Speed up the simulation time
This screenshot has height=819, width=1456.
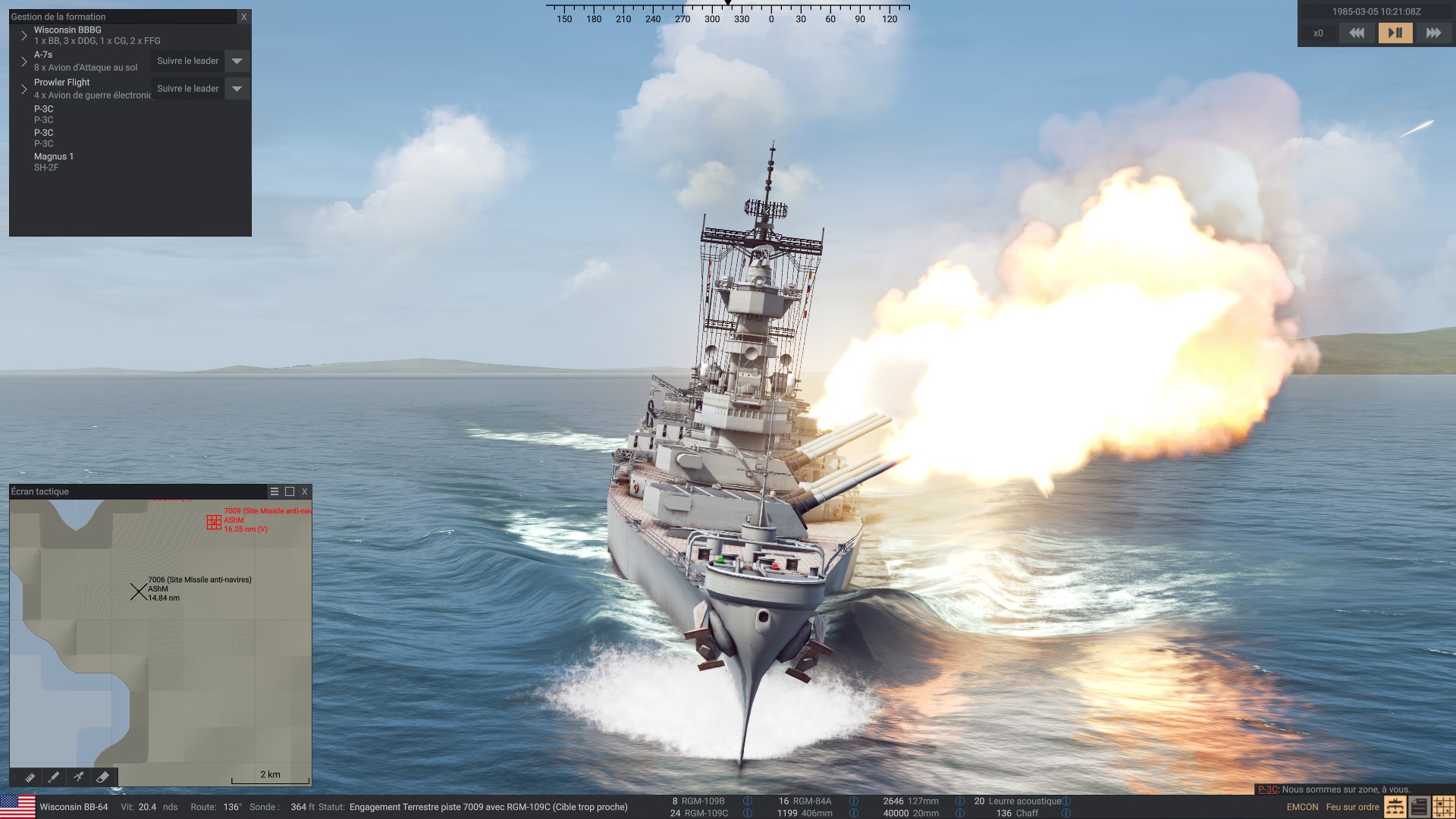pyautogui.click(x=1433, y=33)
